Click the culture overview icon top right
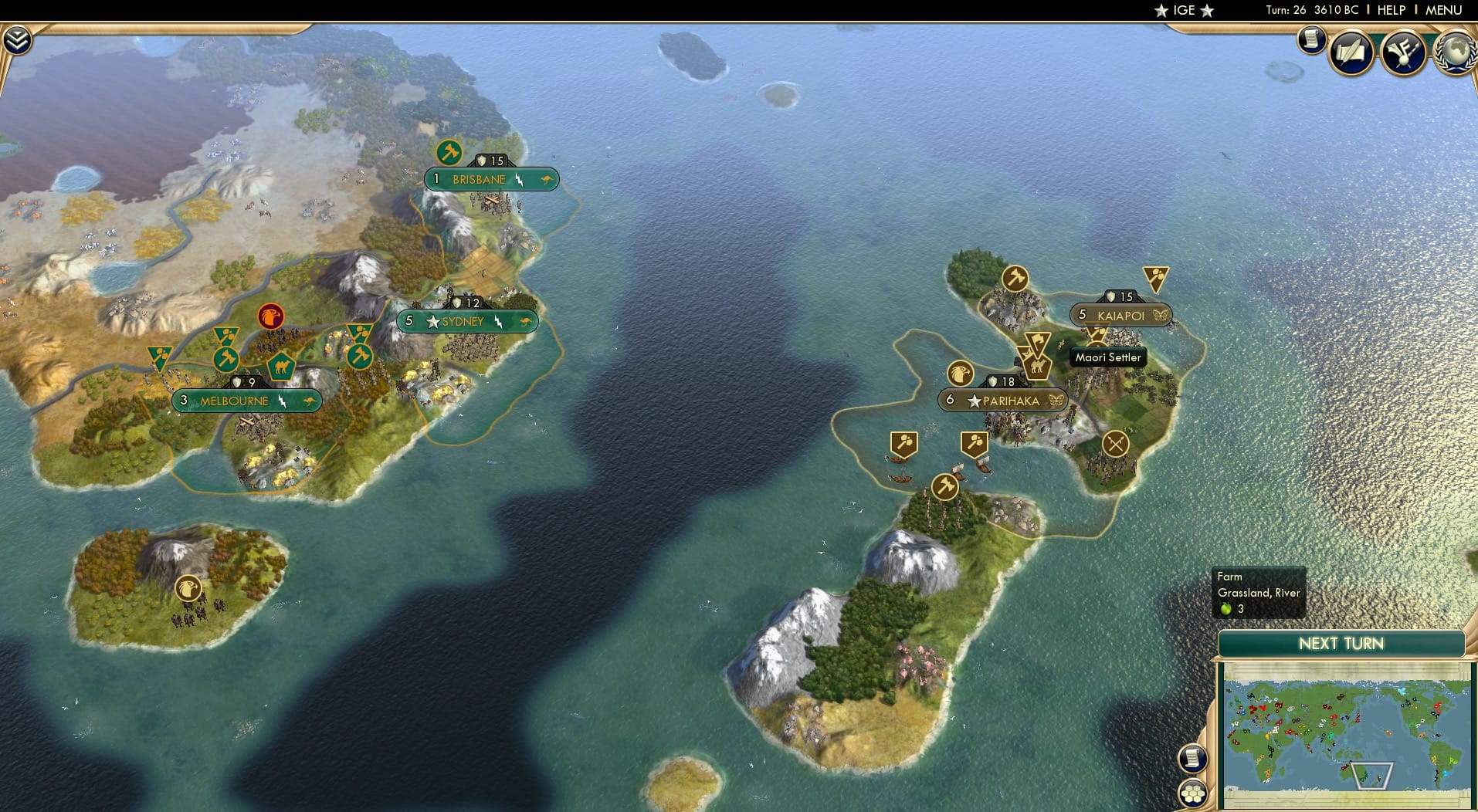Screen dimensions: 1478x812 [x=1403, y=52]
